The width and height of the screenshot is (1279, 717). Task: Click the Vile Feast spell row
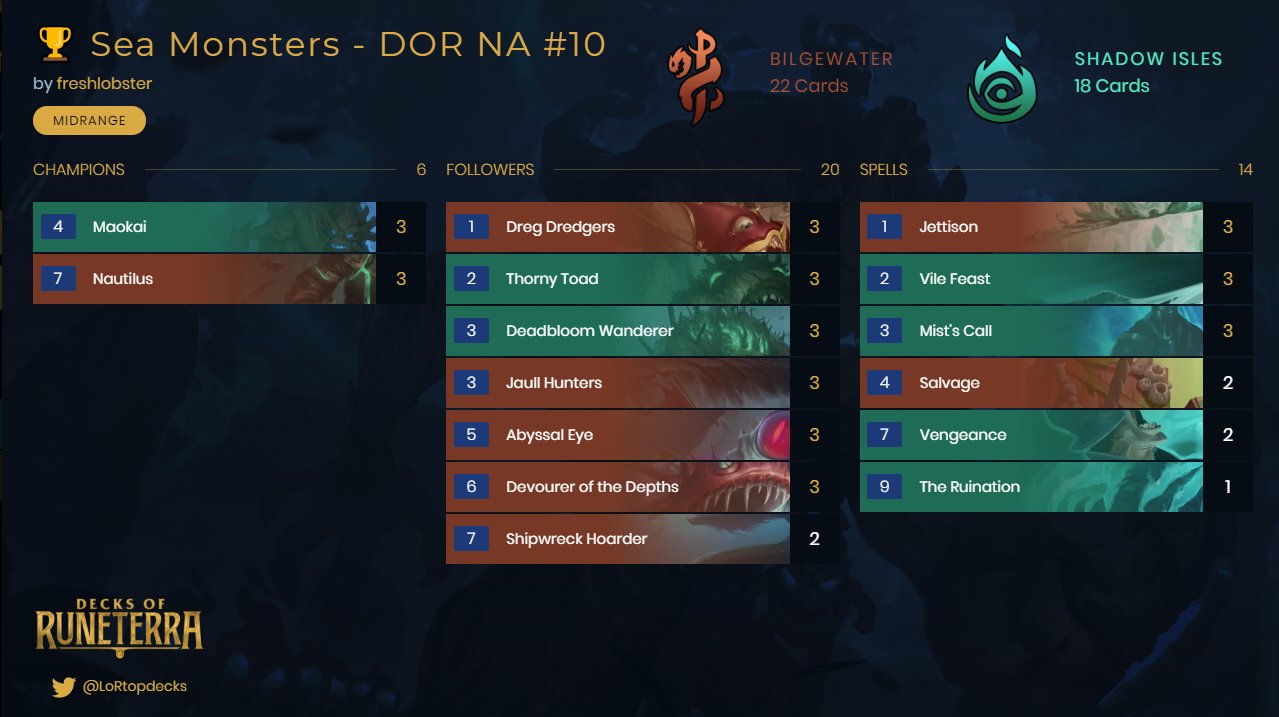[1031, 279]
